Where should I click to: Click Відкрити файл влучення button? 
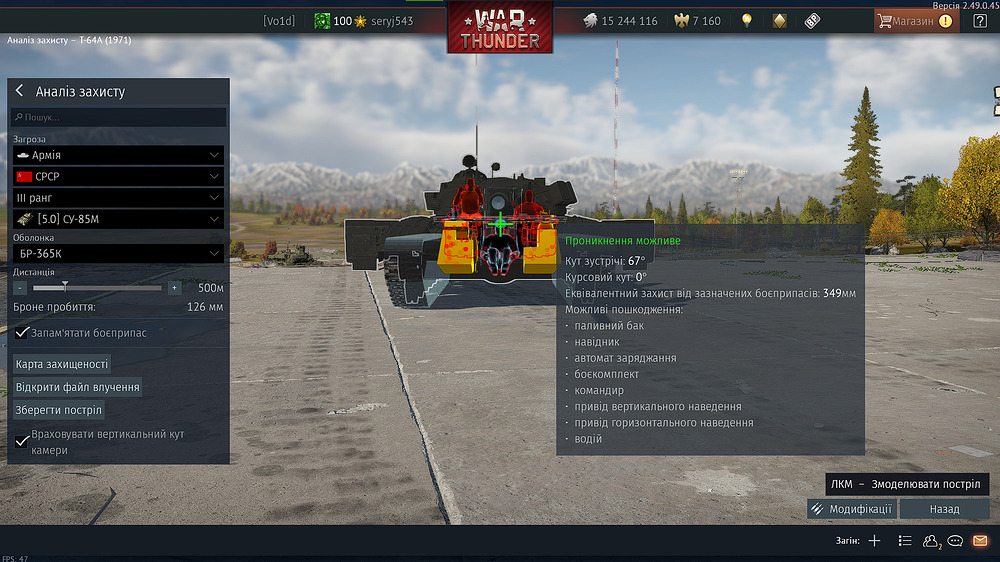[x=77, y=387]
